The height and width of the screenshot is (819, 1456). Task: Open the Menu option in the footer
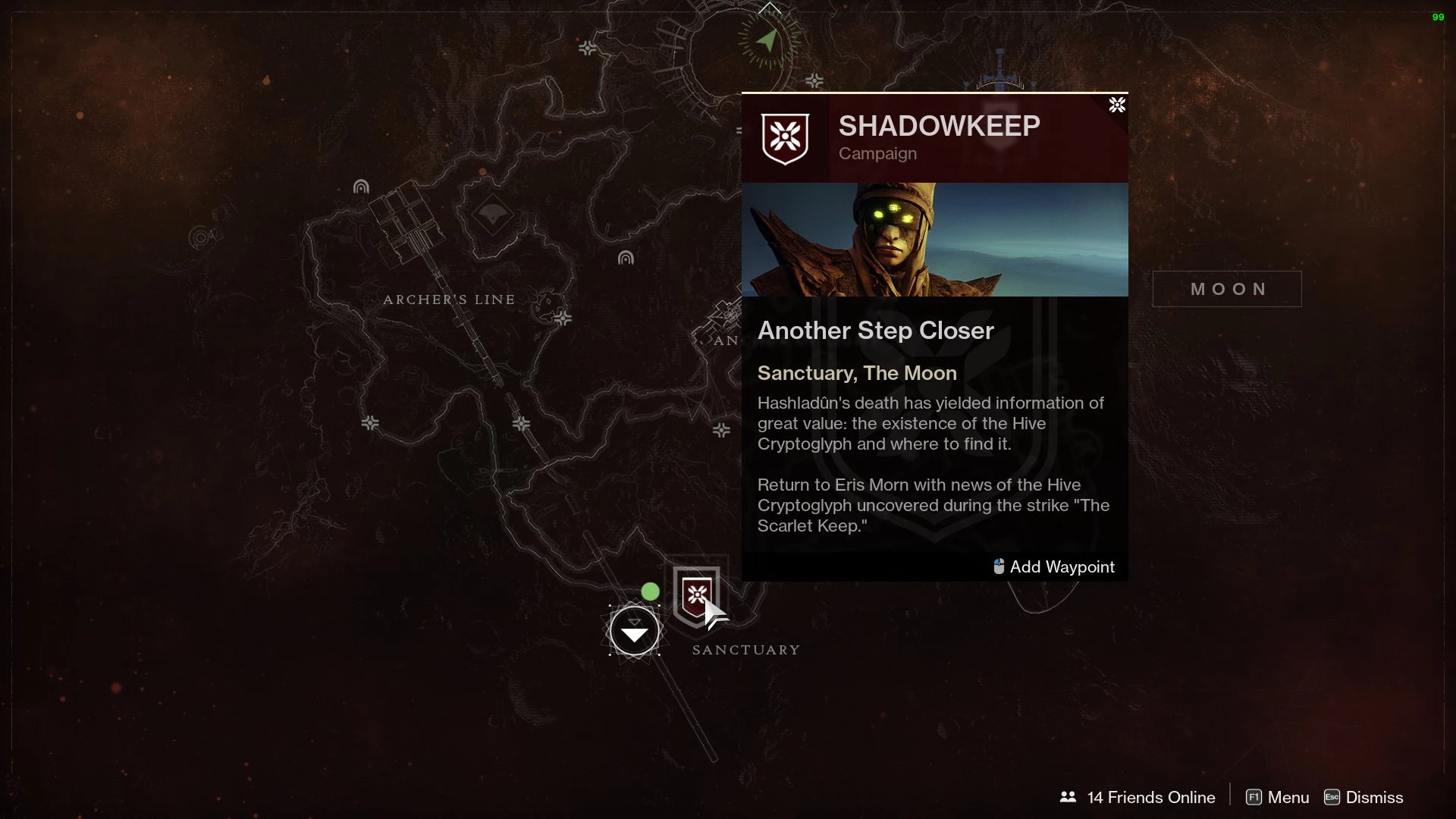1278,797
